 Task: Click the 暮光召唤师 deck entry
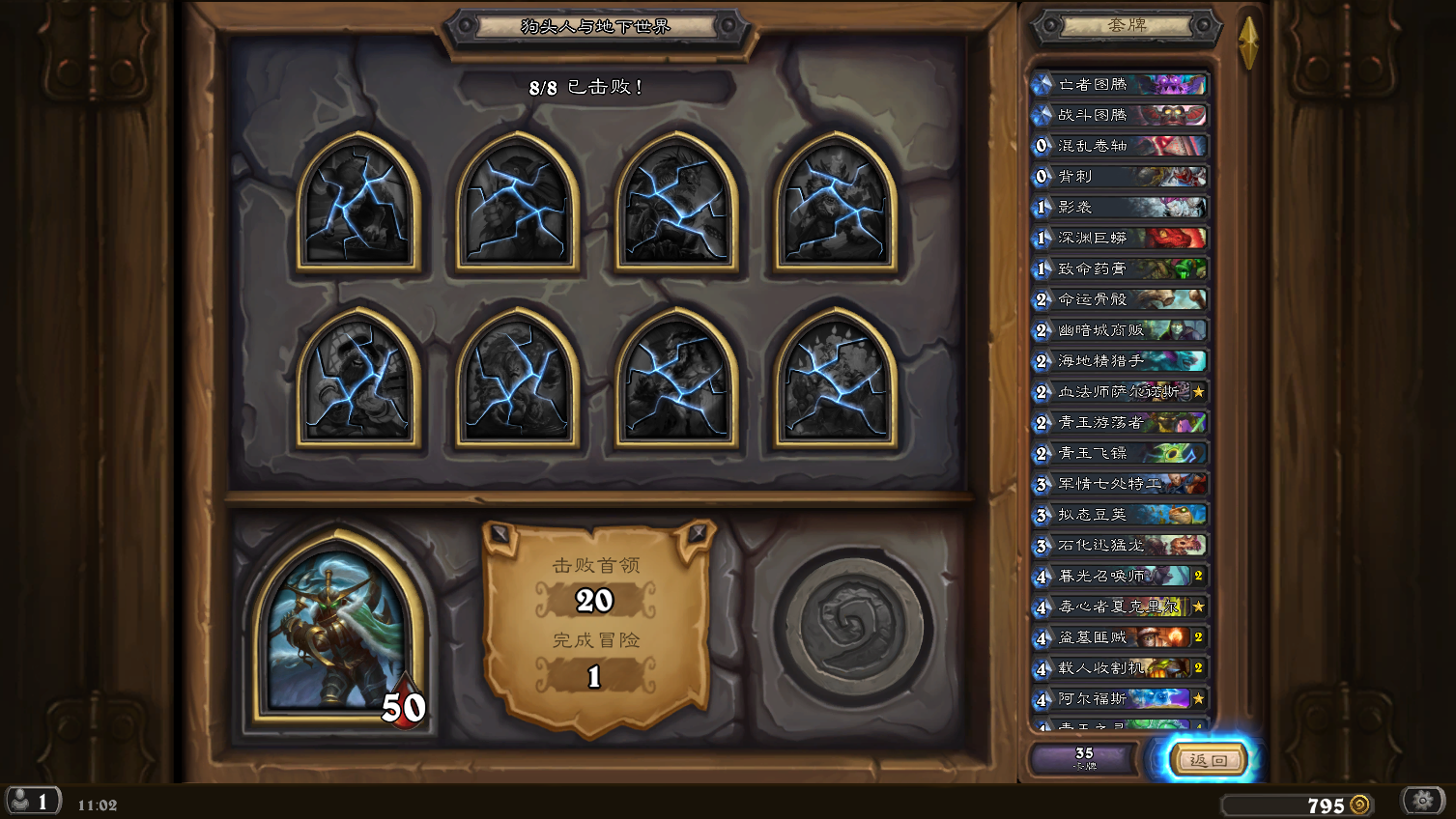pyautogui.click(x=1121, y=577)
